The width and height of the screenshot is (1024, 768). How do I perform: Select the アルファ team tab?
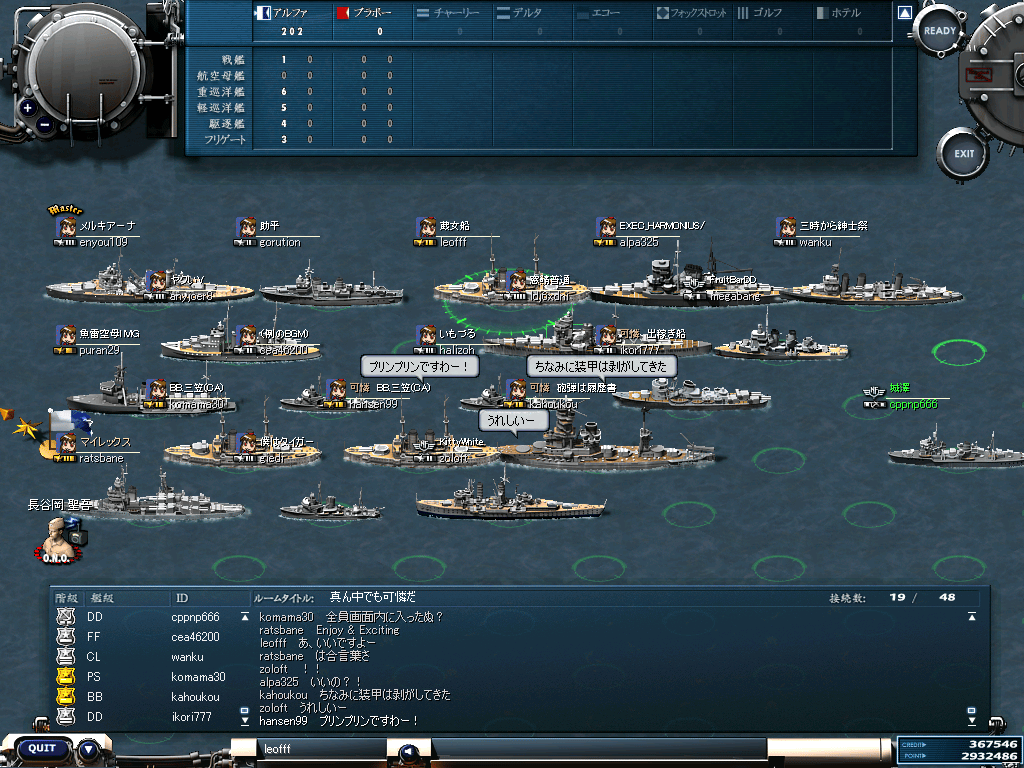291,14
